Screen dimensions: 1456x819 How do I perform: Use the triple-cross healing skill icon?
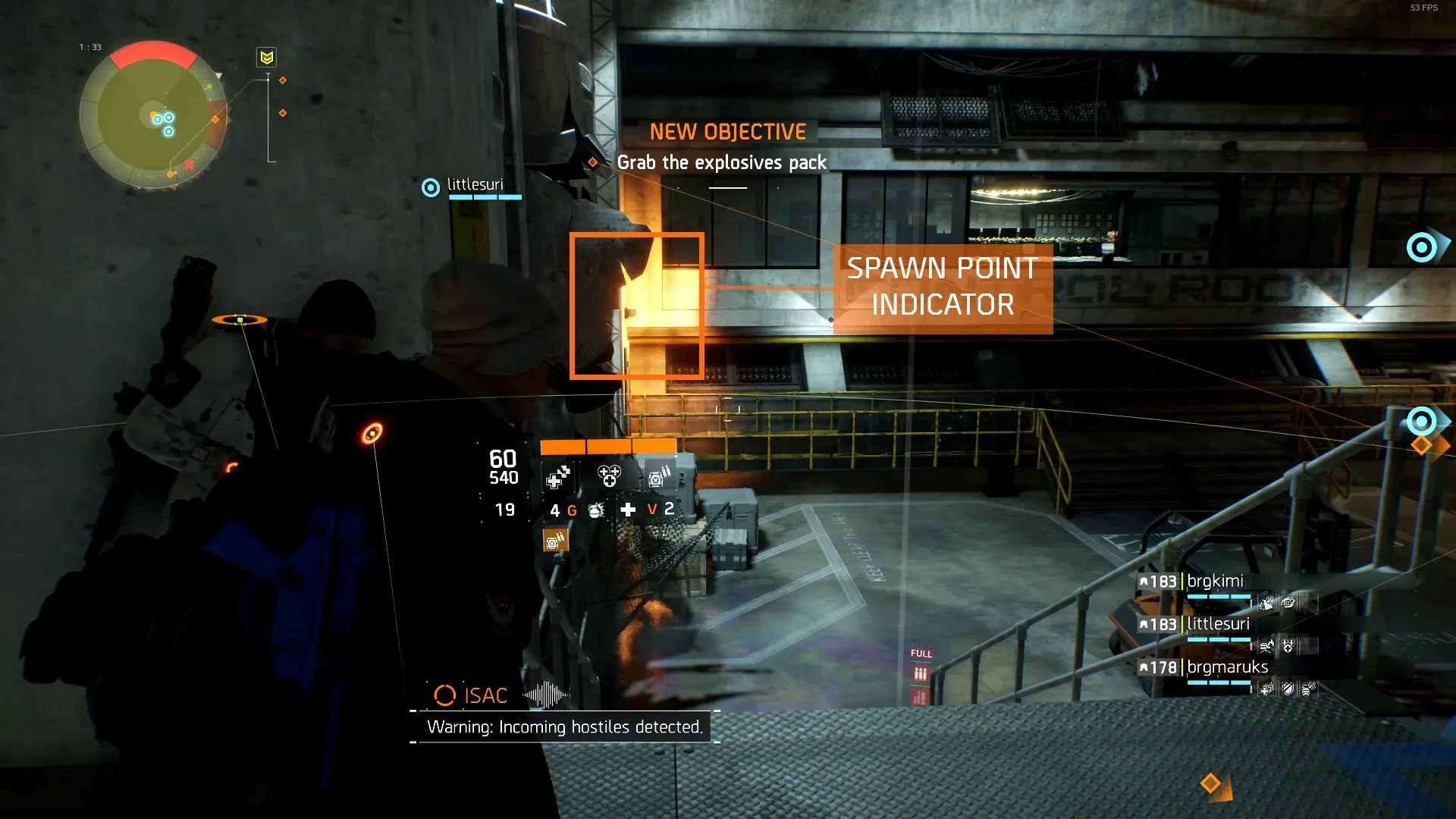point(609,476)
